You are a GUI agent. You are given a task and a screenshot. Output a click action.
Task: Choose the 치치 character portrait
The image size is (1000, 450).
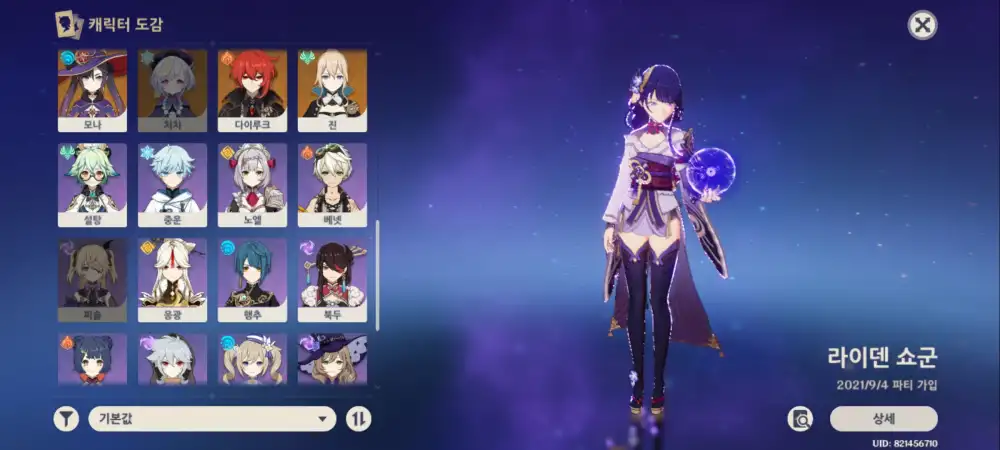tap(171, 91)
